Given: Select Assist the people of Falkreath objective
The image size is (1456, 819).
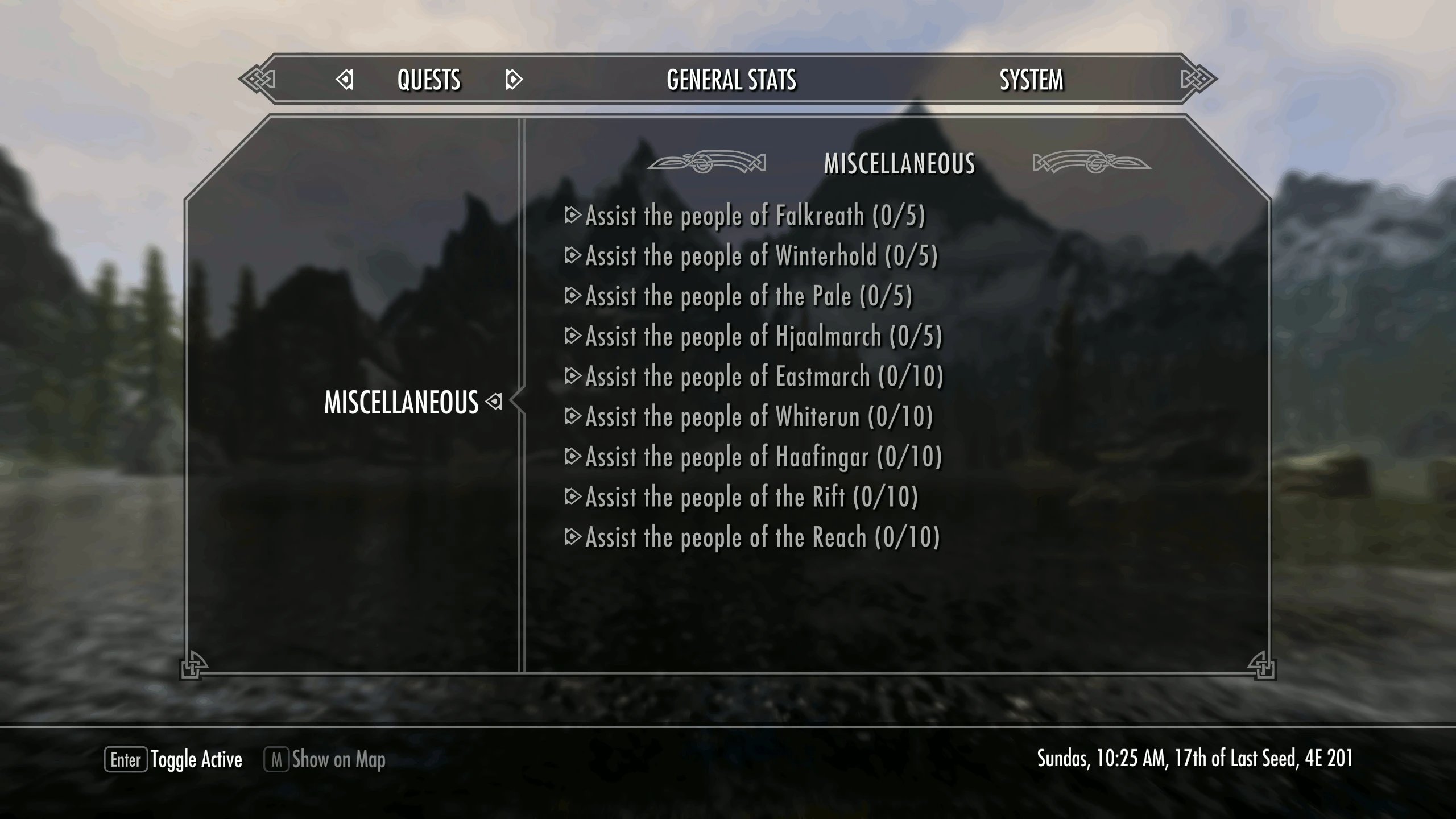Looking at the screenshot, I should (x=755, y=216).
